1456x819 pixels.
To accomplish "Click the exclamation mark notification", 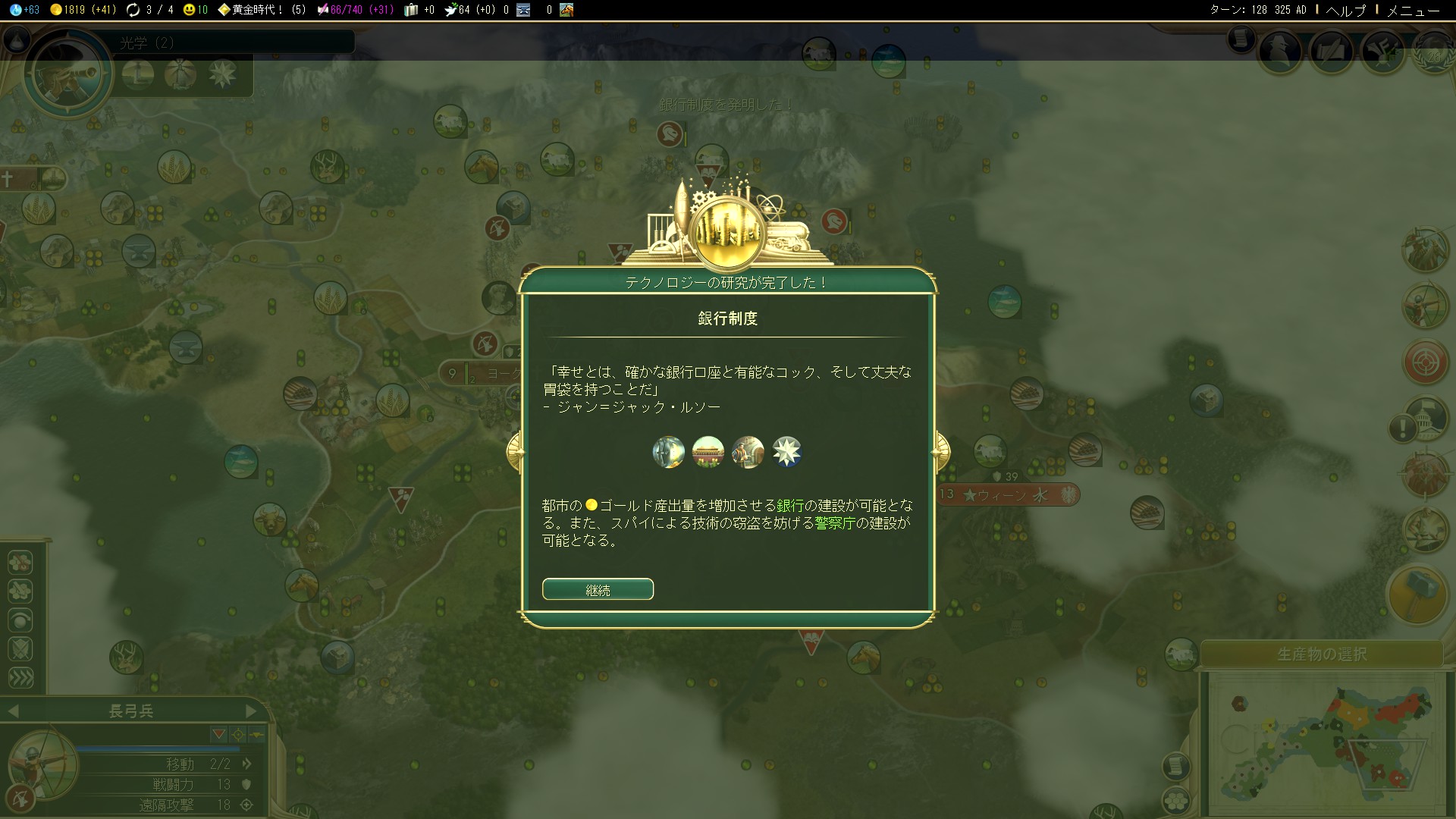I will (1403, 428).
